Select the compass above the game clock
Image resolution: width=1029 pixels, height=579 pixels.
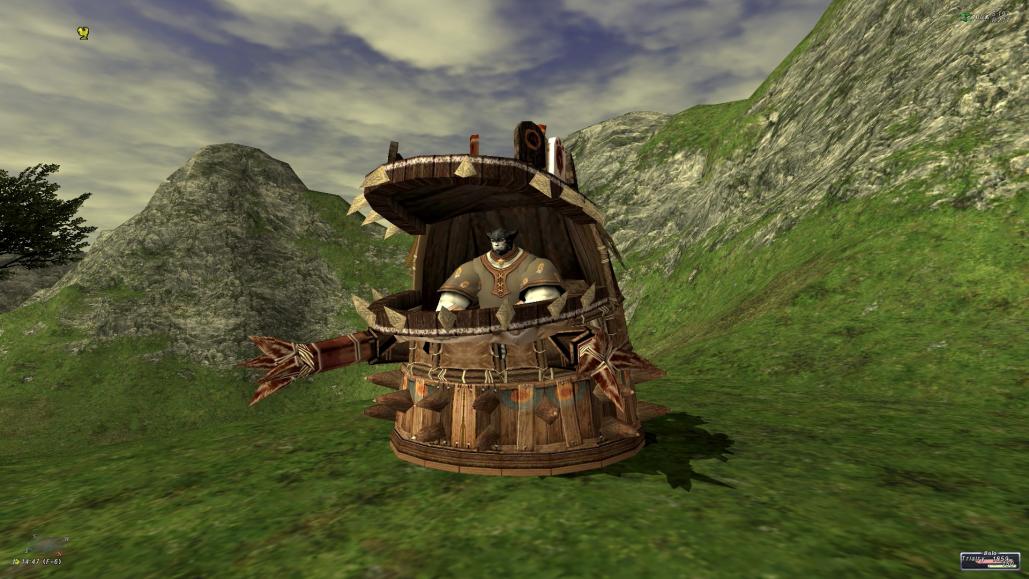[x=43, y=546]
